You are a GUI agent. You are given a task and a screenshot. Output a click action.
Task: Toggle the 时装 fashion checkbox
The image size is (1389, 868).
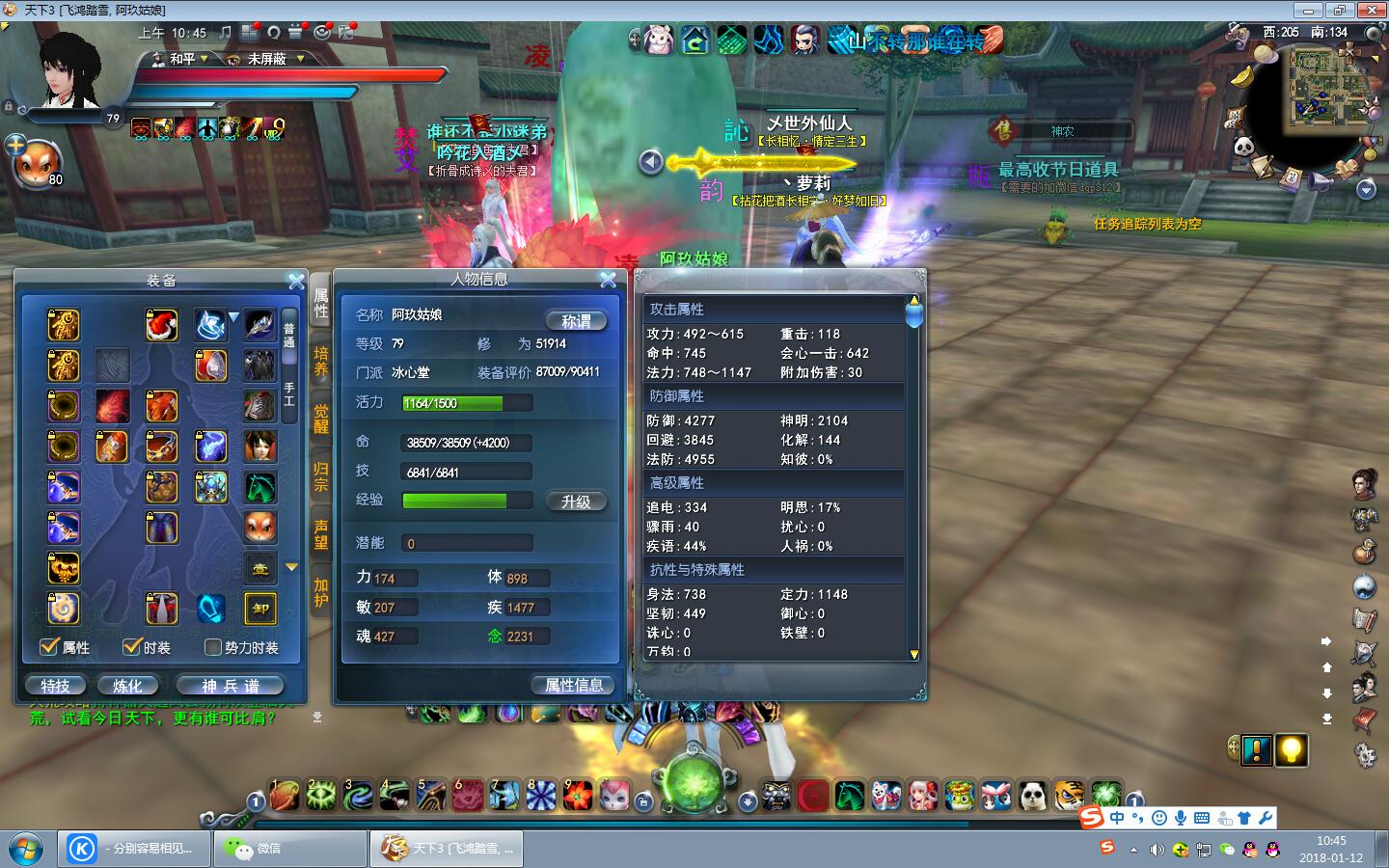pos(132,647)
